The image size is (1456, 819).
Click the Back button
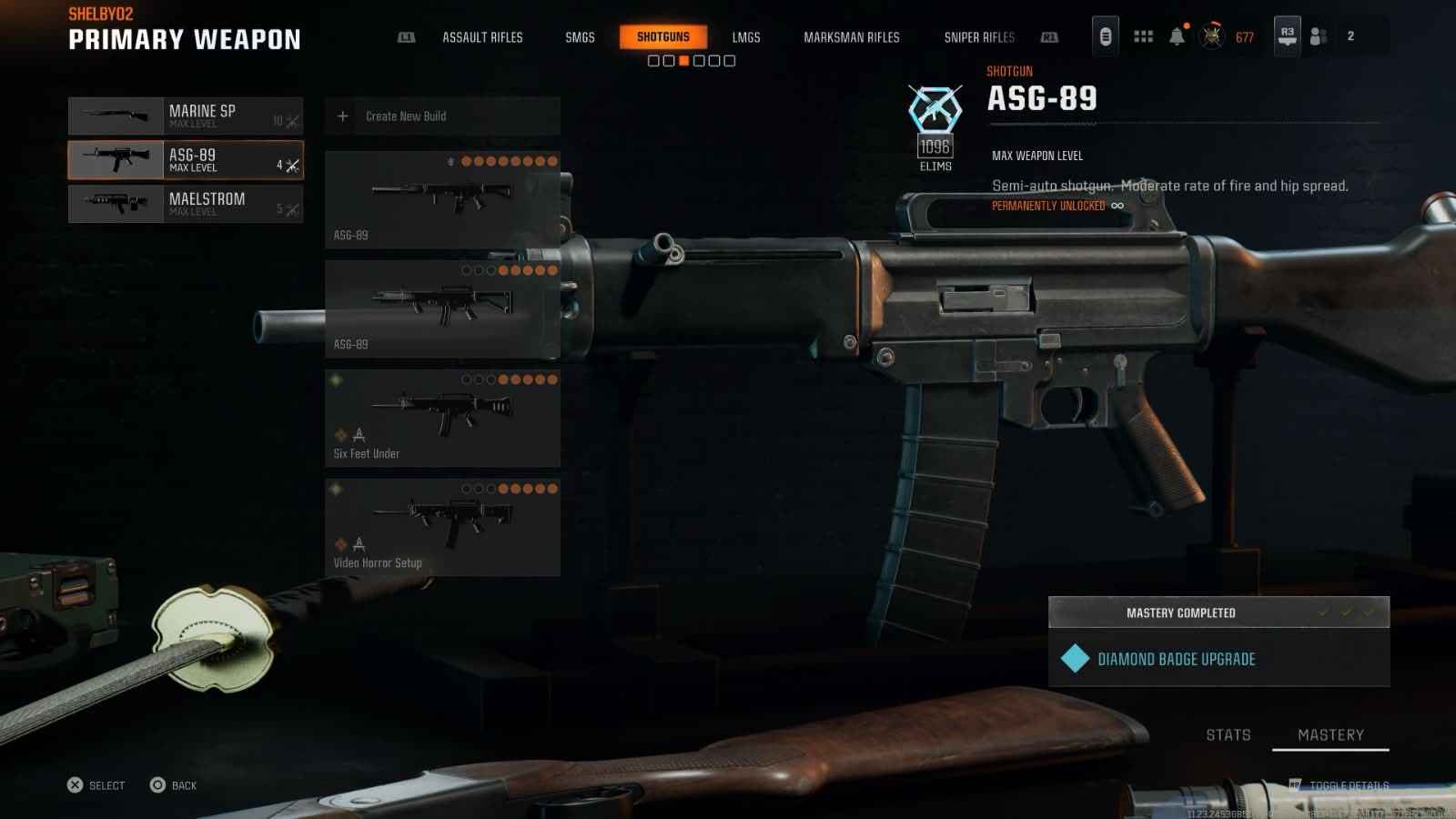(x=174, y=785)
